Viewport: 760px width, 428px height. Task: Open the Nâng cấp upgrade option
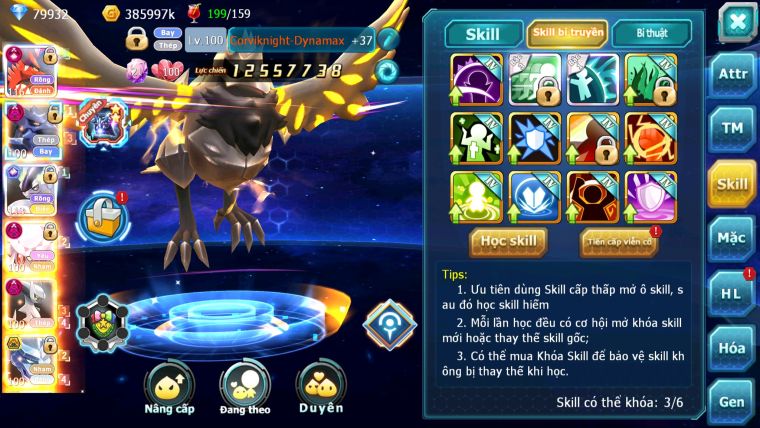tap(169, 387)
